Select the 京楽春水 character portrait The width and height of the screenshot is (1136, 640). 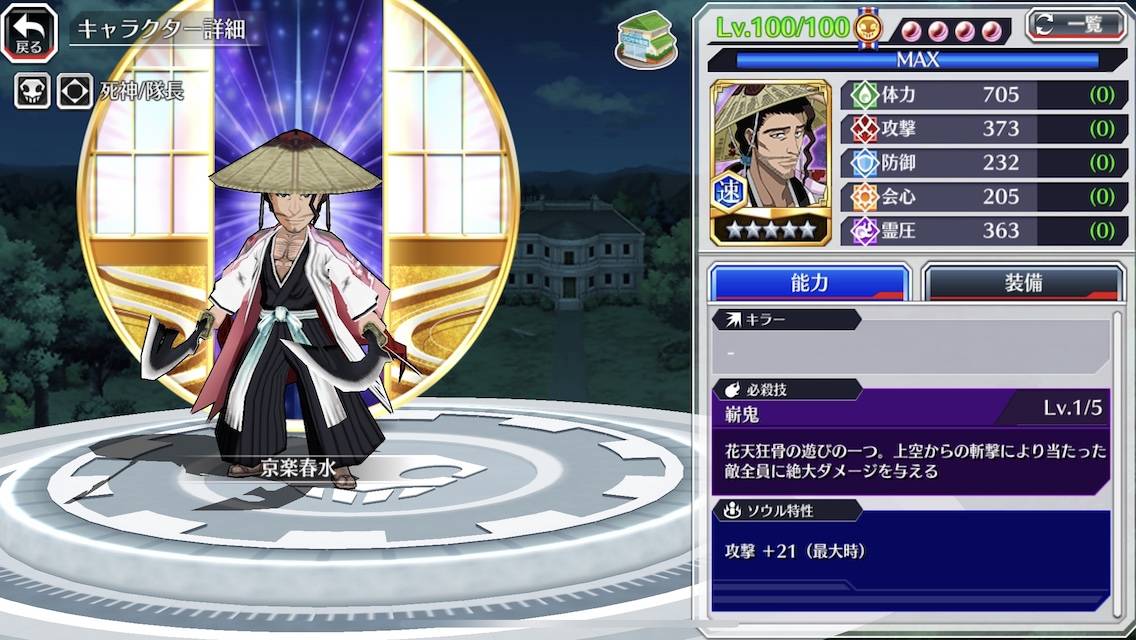(770, 162)
